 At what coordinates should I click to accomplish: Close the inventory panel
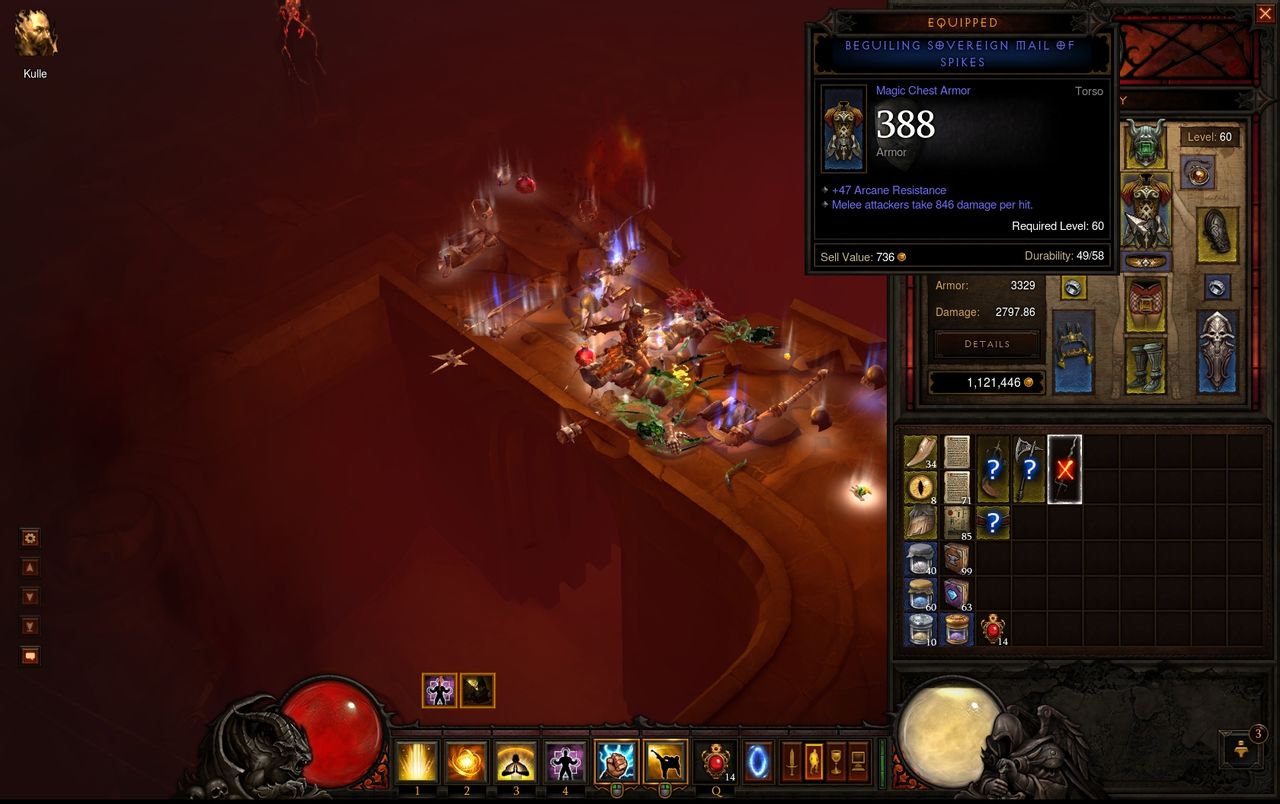pos(1265,13)
